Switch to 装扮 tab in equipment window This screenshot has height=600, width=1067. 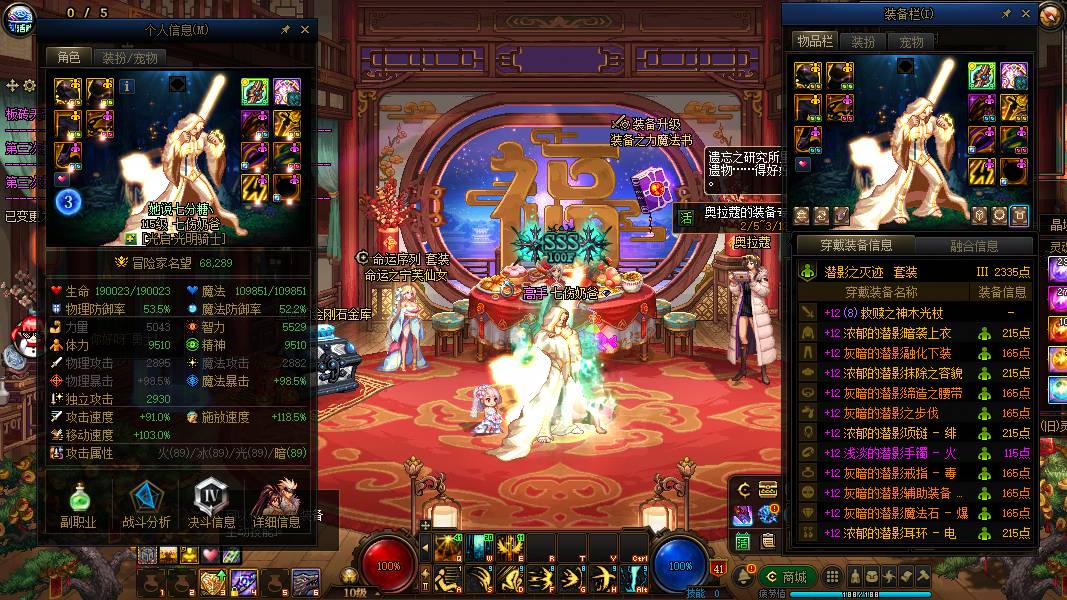[863, 42]
